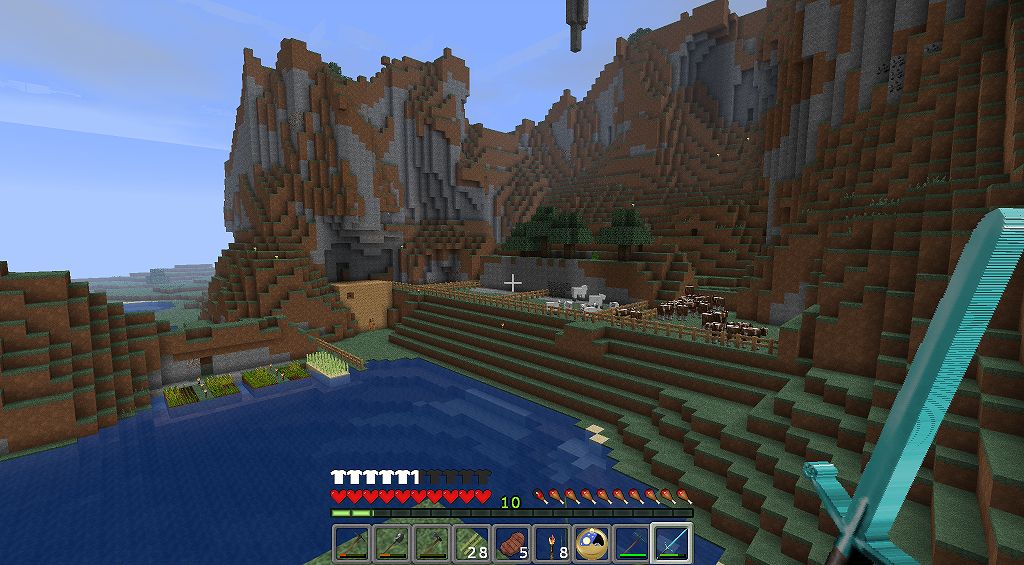Viewport: 1024px width, 565px height.
Task: Select the pickaxe with full green durability
Action: [x=631, y=543]
